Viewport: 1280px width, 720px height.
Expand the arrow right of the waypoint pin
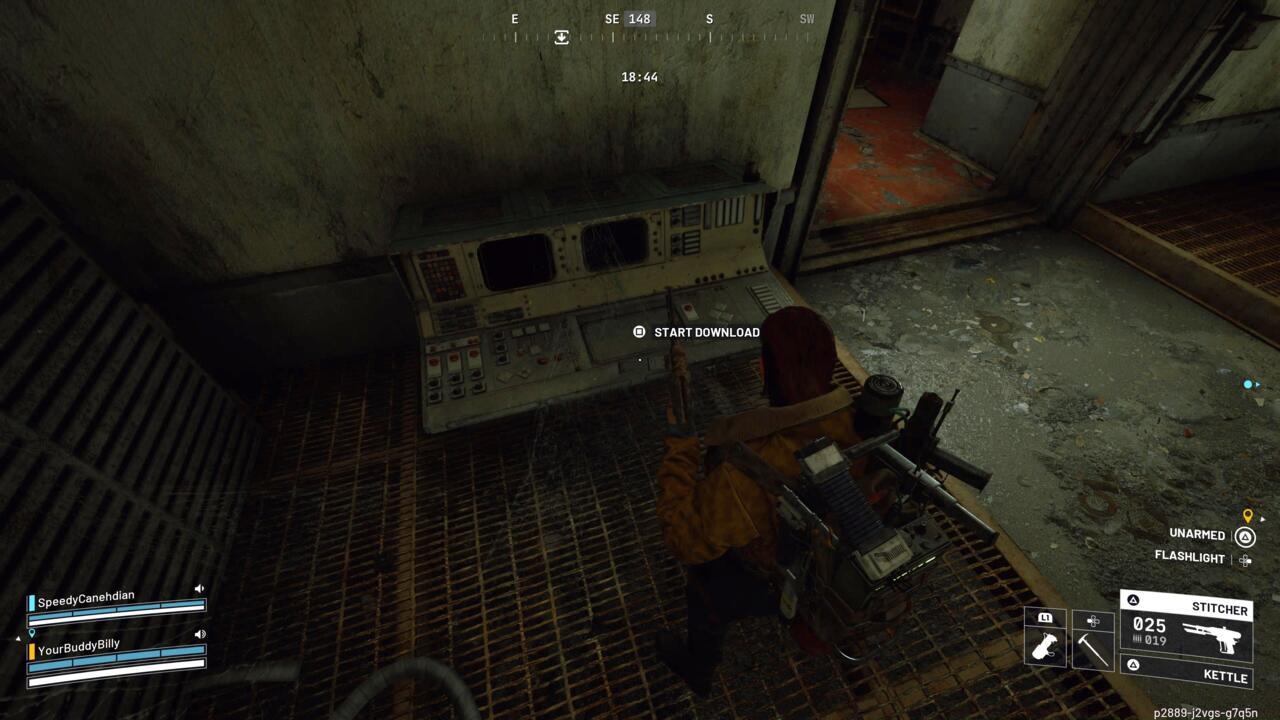pyautogui.click(x=1262, y=519)
